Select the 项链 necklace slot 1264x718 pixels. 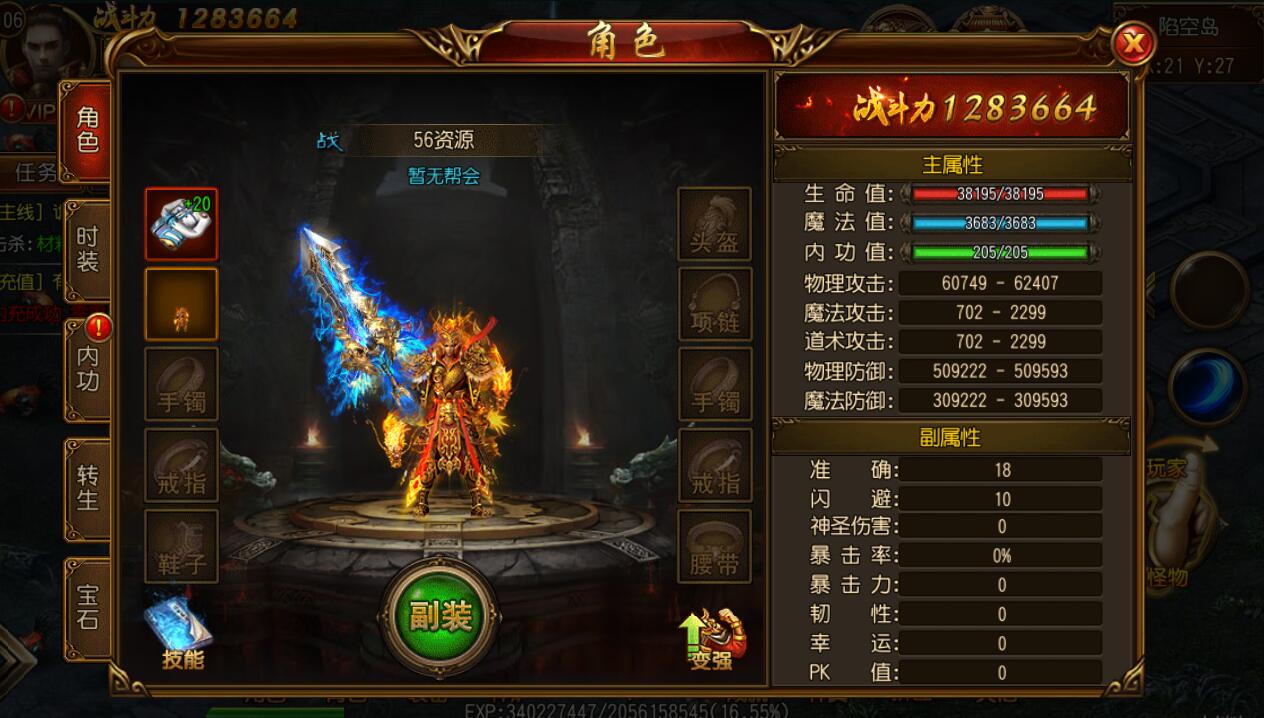714,303
